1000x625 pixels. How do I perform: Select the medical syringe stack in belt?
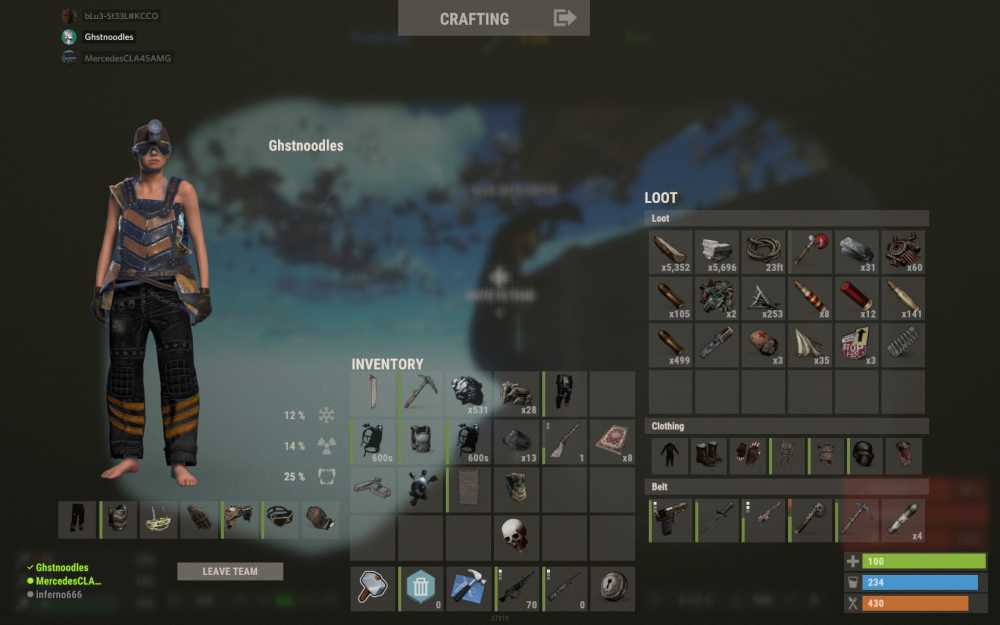point(903,521)
